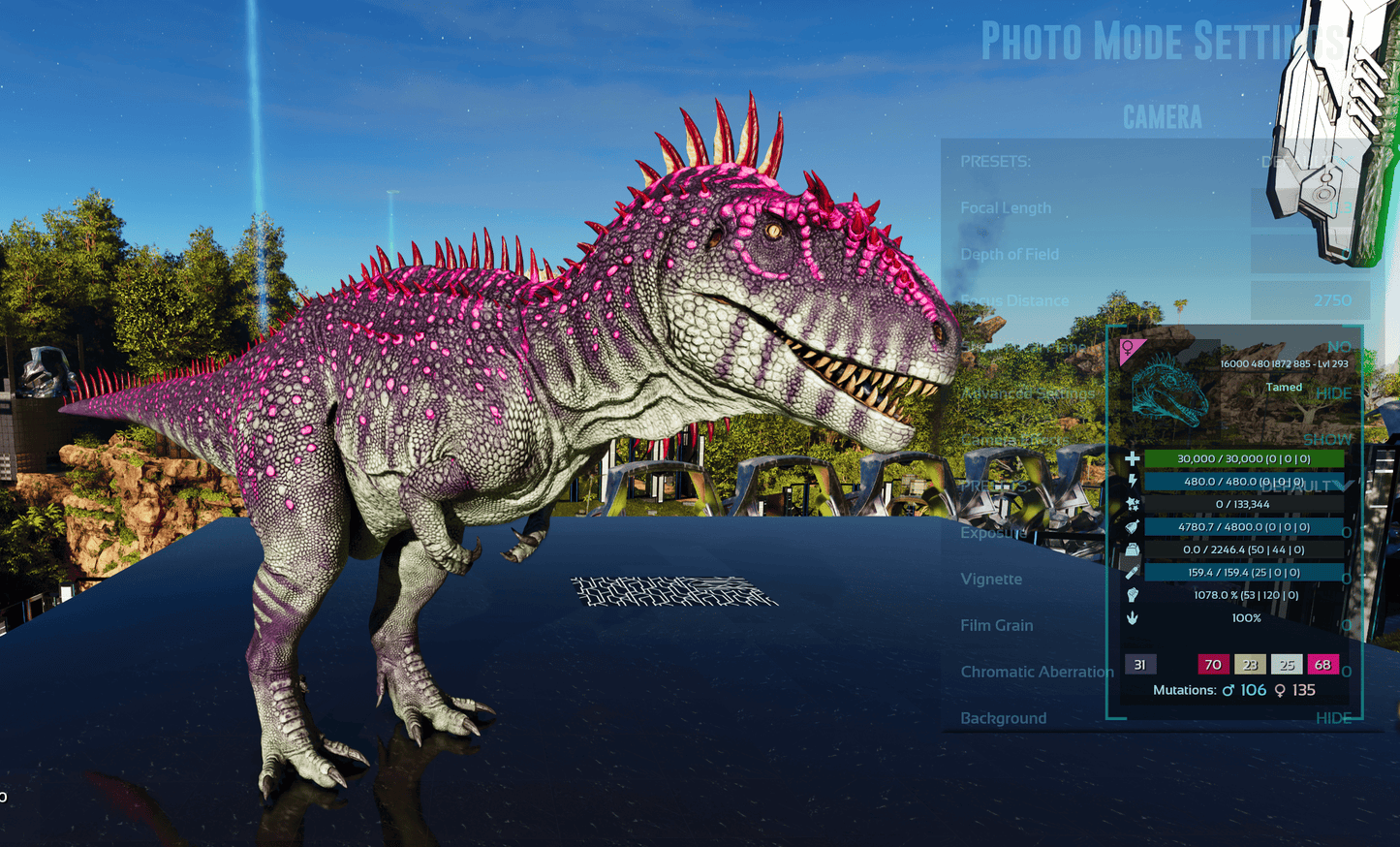Show the Camera Effects section

[x=1327, y=440]
